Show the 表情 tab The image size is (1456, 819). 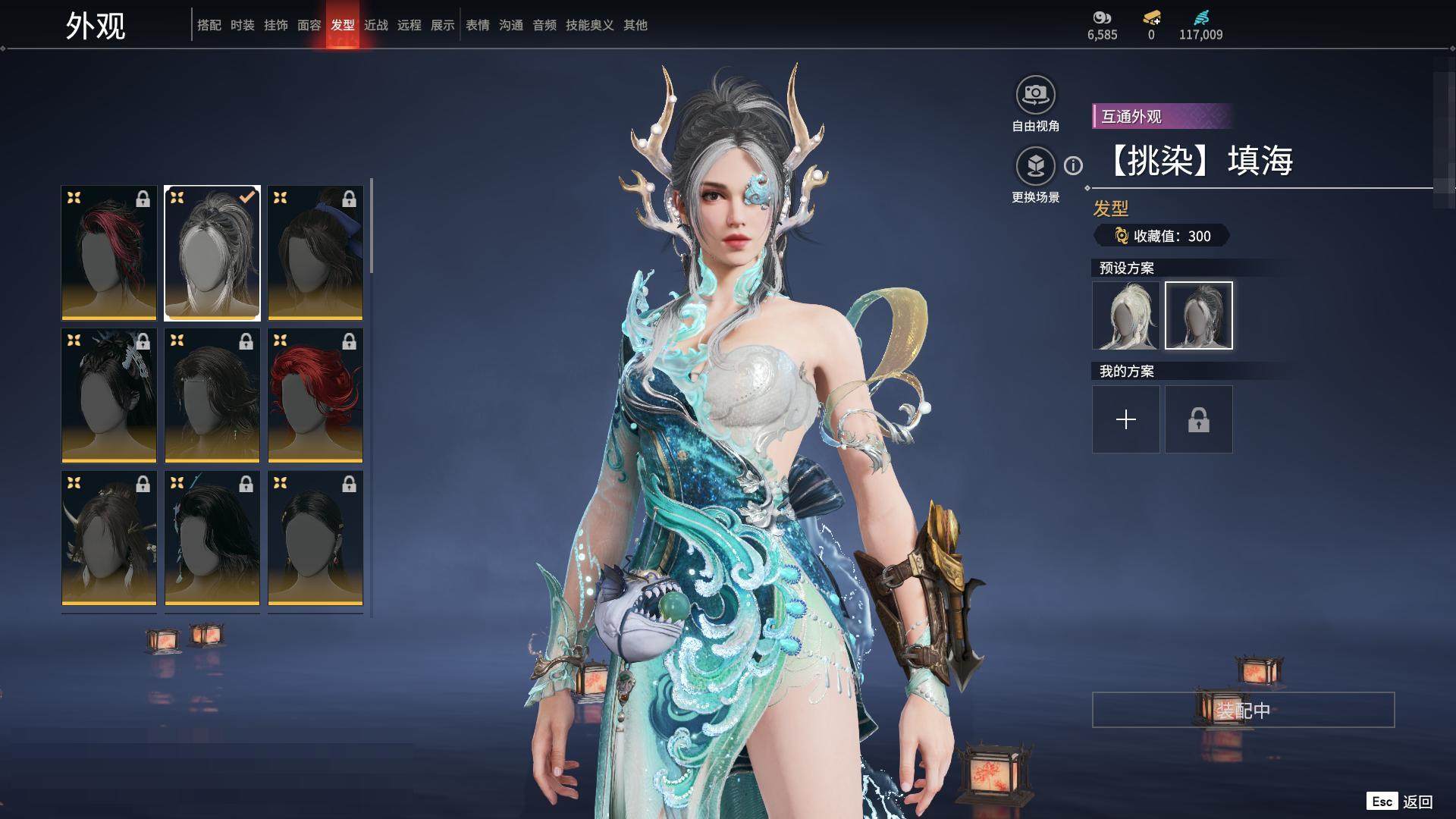[x=477, y=25]
